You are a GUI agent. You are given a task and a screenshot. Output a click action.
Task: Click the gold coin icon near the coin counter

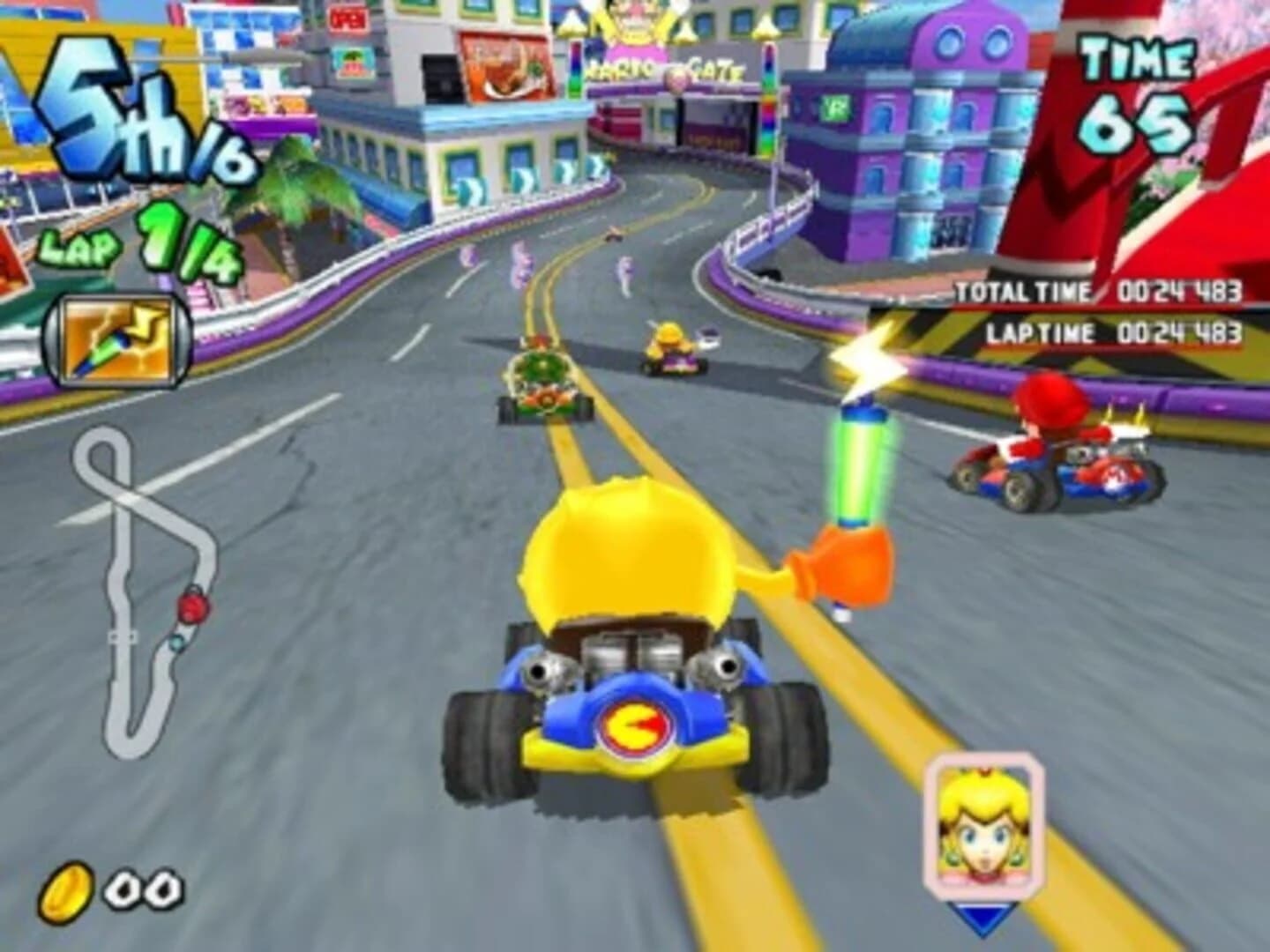pos(66,890)
